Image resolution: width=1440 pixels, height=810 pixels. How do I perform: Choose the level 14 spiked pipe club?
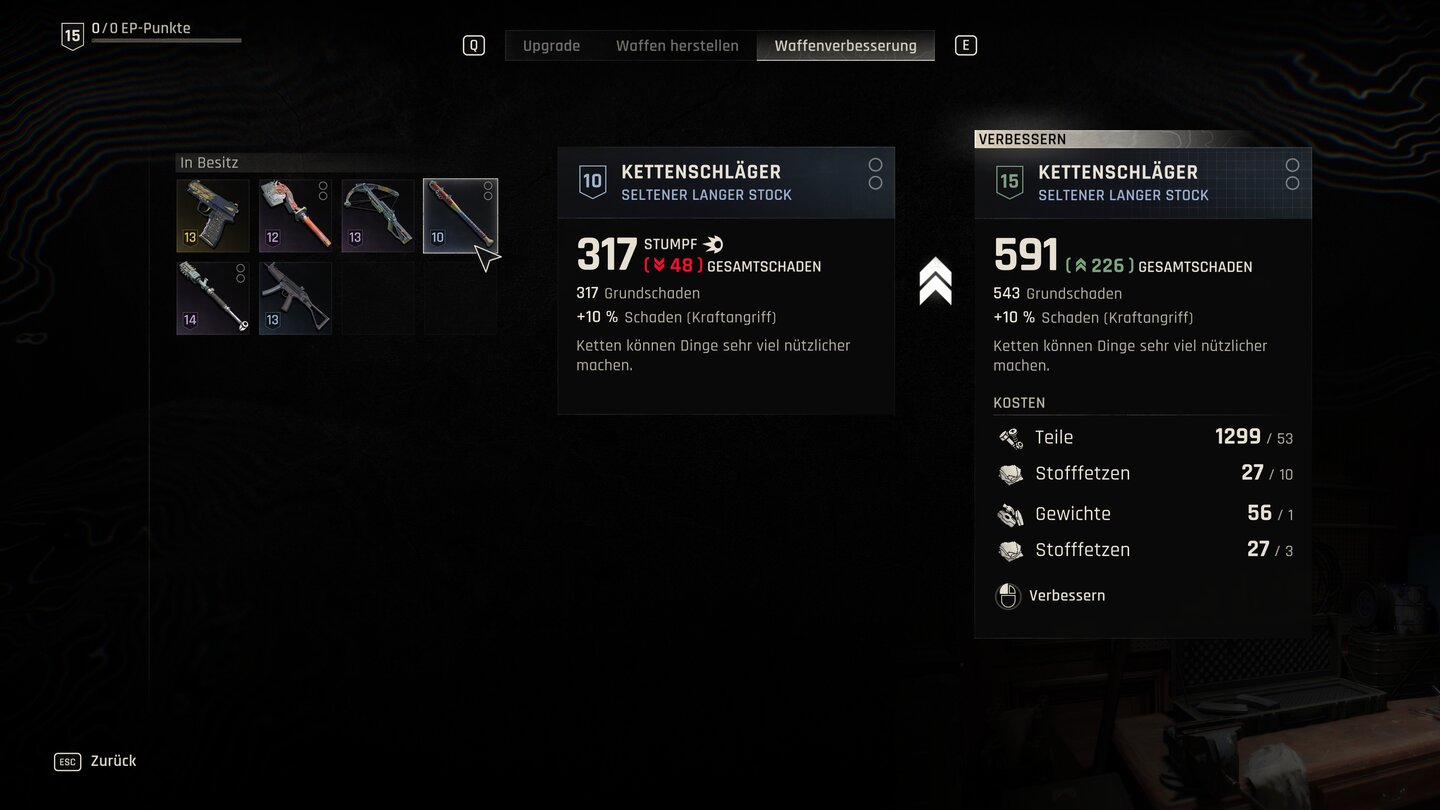(213, 298)
